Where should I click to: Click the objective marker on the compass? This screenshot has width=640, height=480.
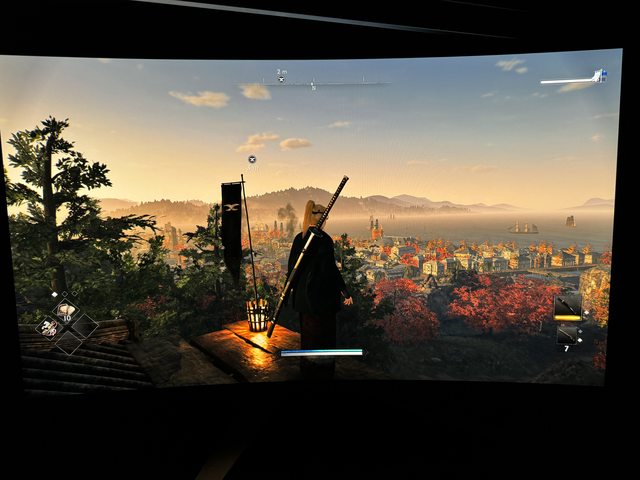[x=281, y=77]
